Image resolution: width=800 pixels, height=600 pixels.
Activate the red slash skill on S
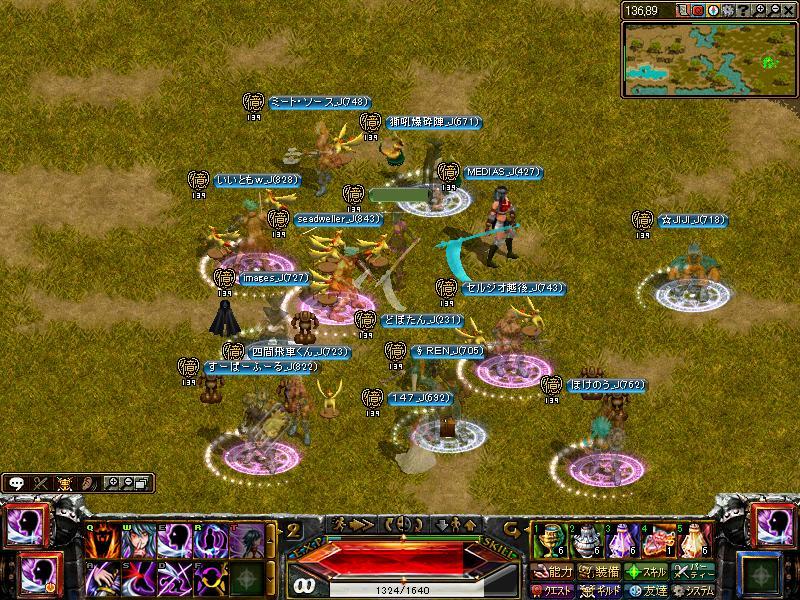[140, 577]
